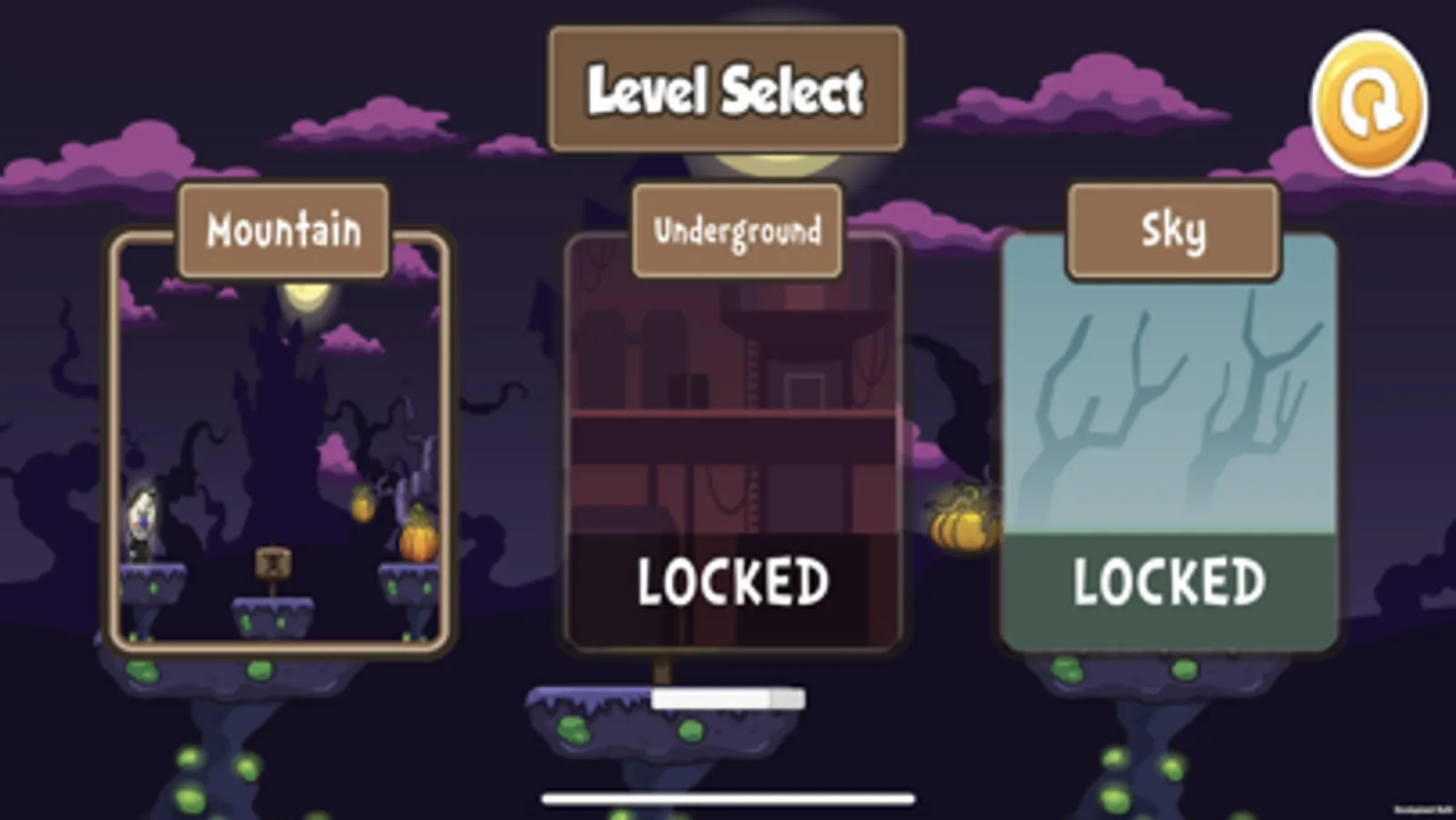Click the LOCKED indicator on the Underground level

tap(734, 580)
